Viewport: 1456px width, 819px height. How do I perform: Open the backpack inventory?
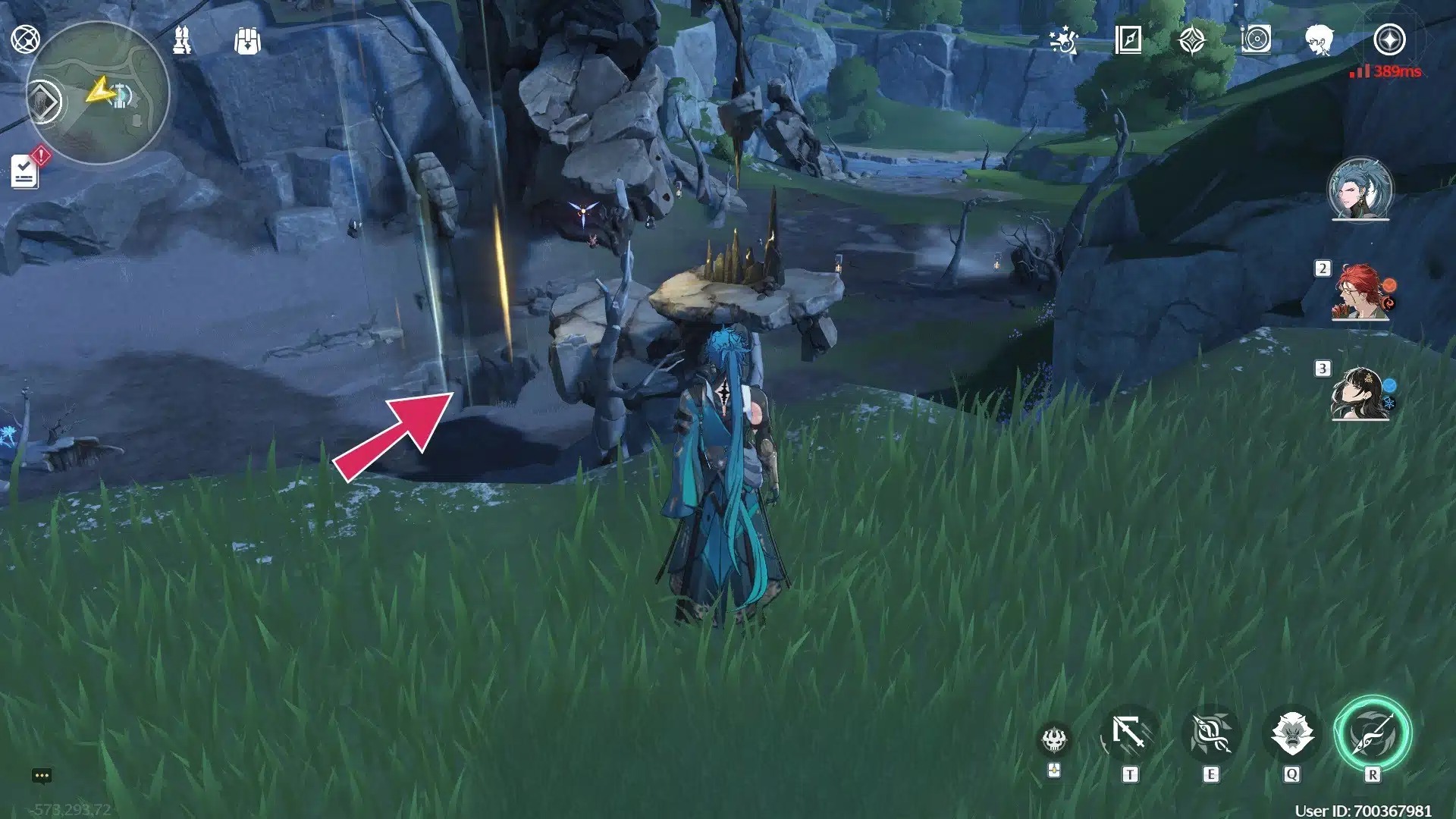point(247,41)
